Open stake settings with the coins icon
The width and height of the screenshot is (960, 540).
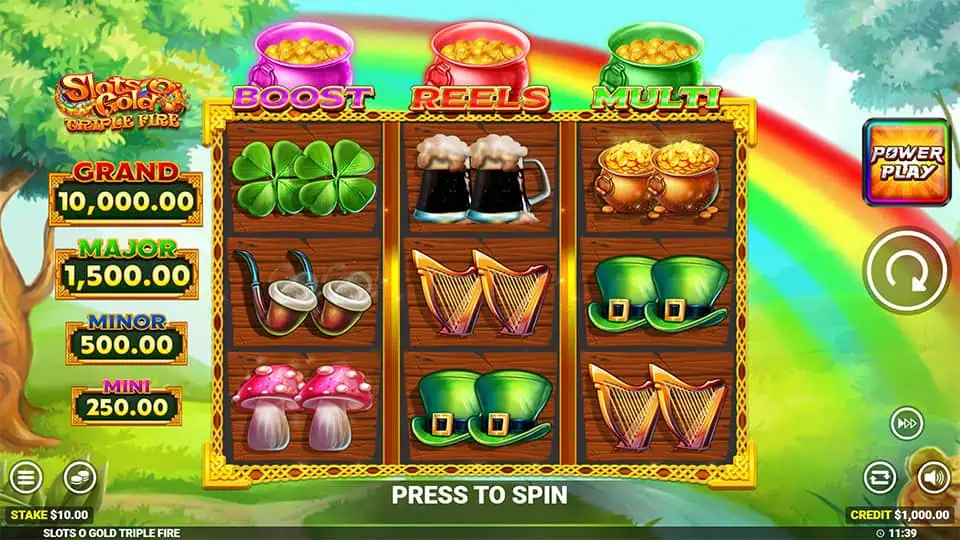click(x=79, y=477)
